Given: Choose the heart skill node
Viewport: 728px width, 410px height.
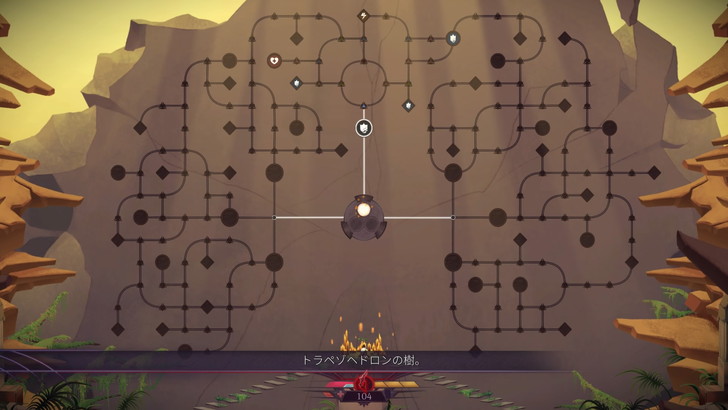Looking at the screenshot, I should pos(274,60).
